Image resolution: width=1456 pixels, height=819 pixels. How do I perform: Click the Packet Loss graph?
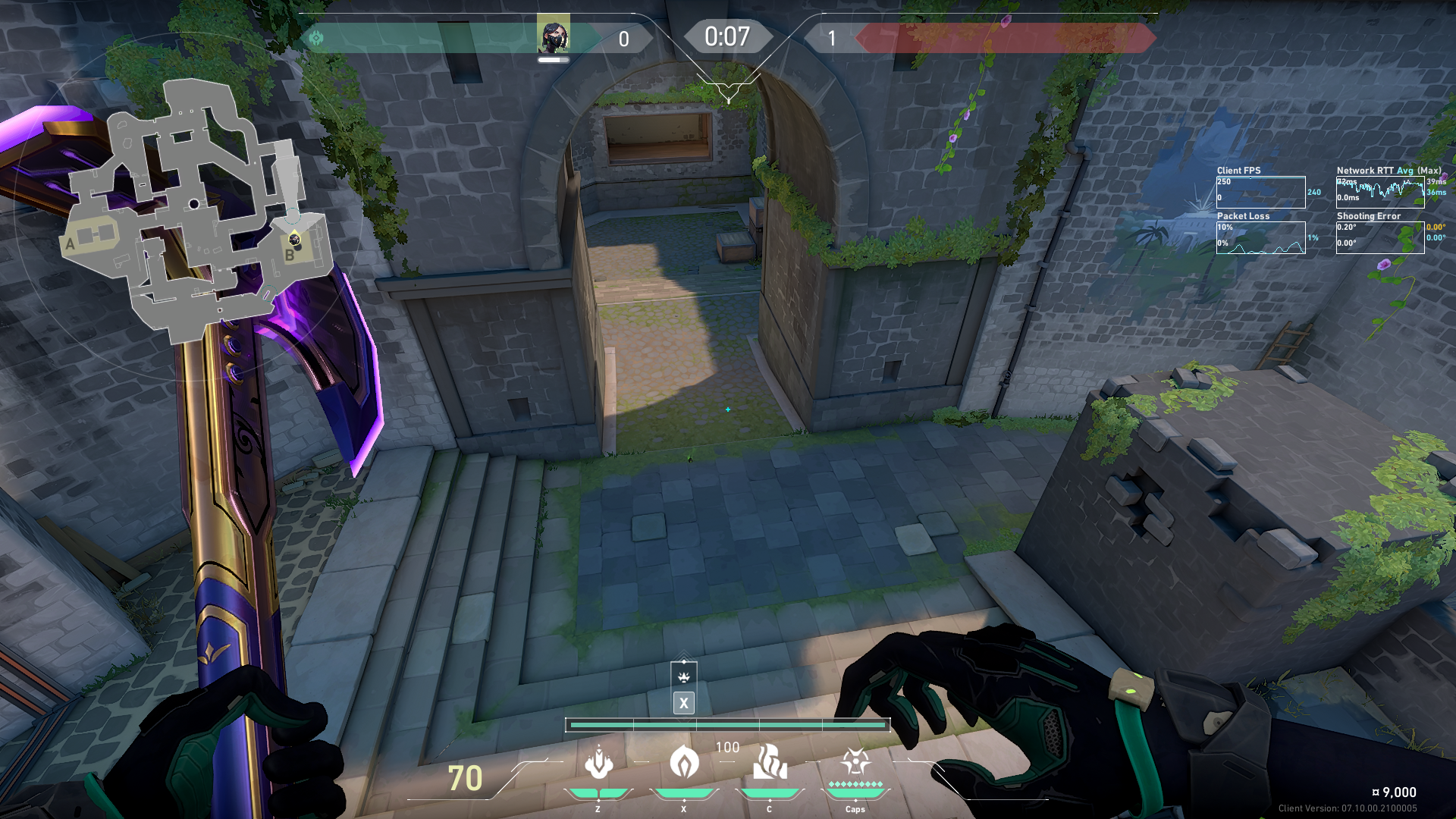tap(1260, 238)
